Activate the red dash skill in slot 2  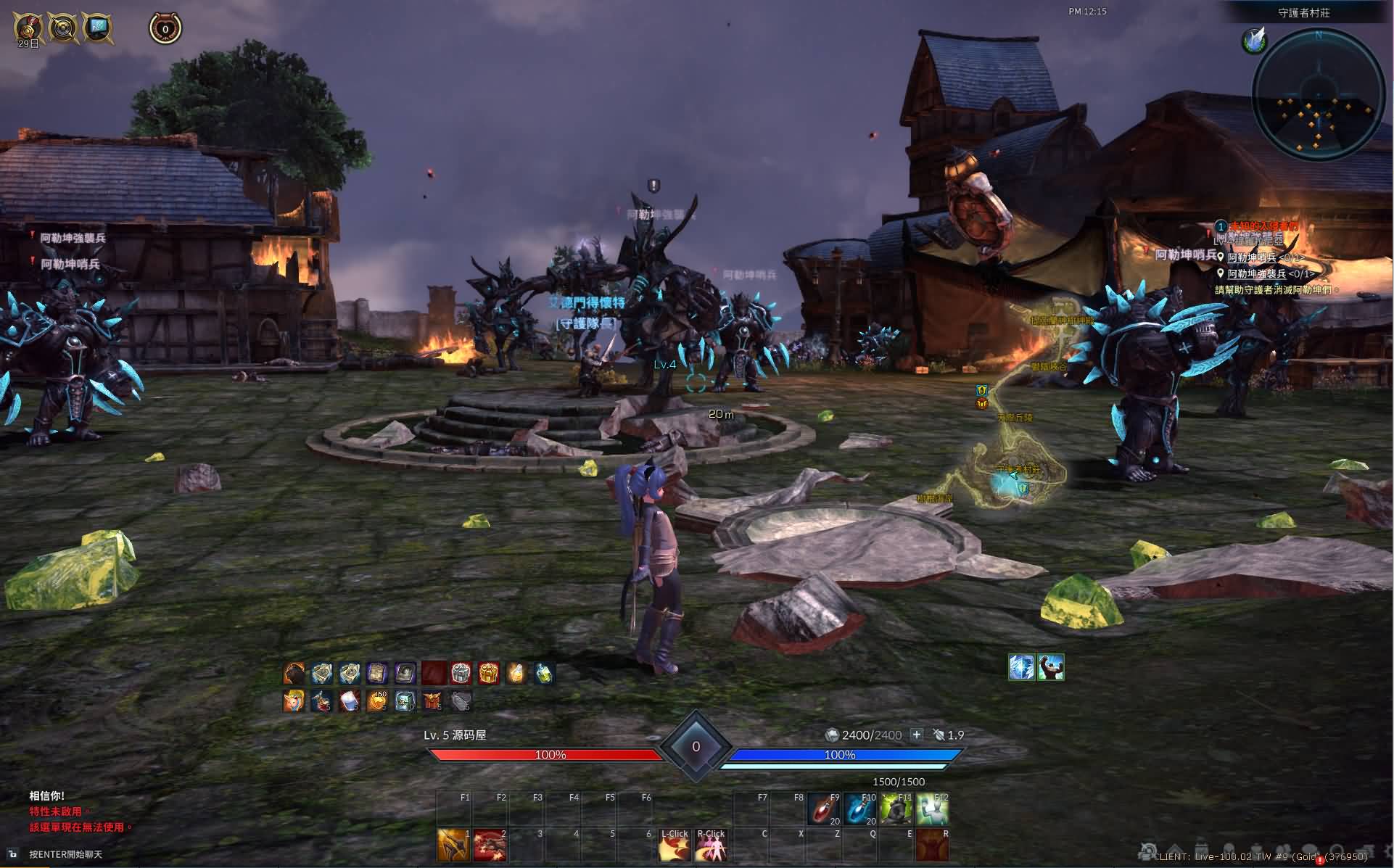[x=490, y=846]
